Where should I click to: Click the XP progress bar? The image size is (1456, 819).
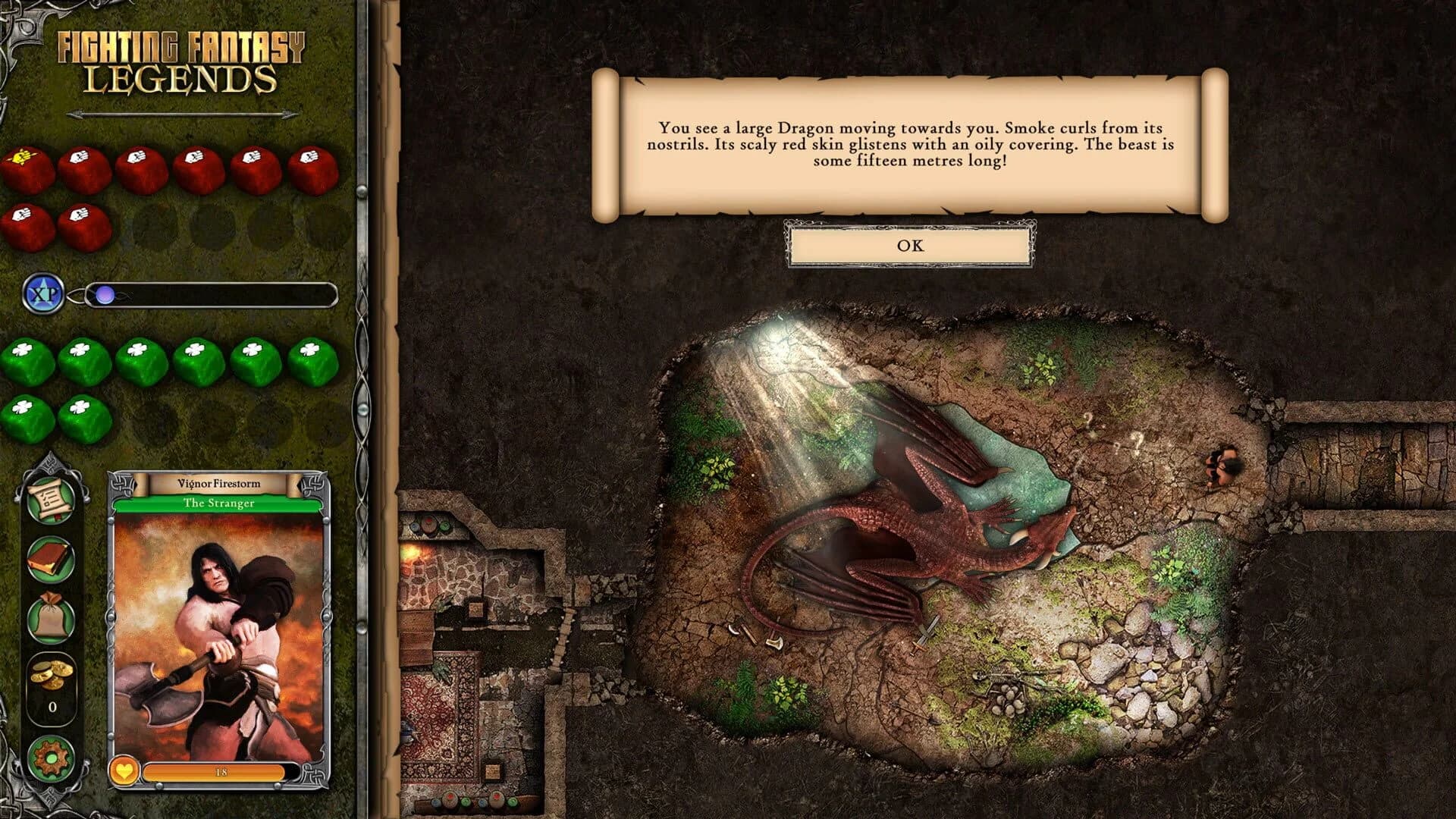click(x=212, y=296)
